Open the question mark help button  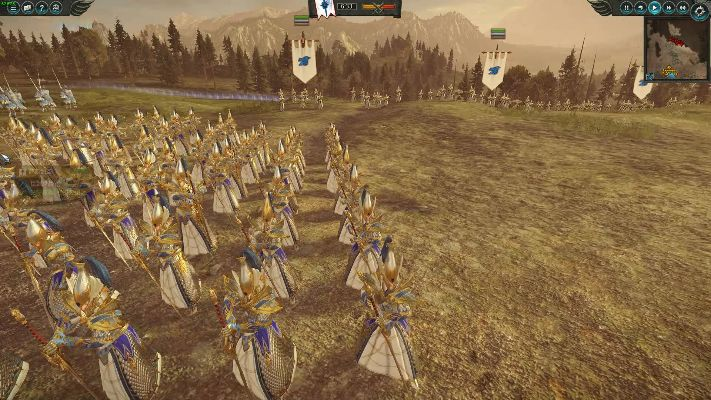[41, 7]
